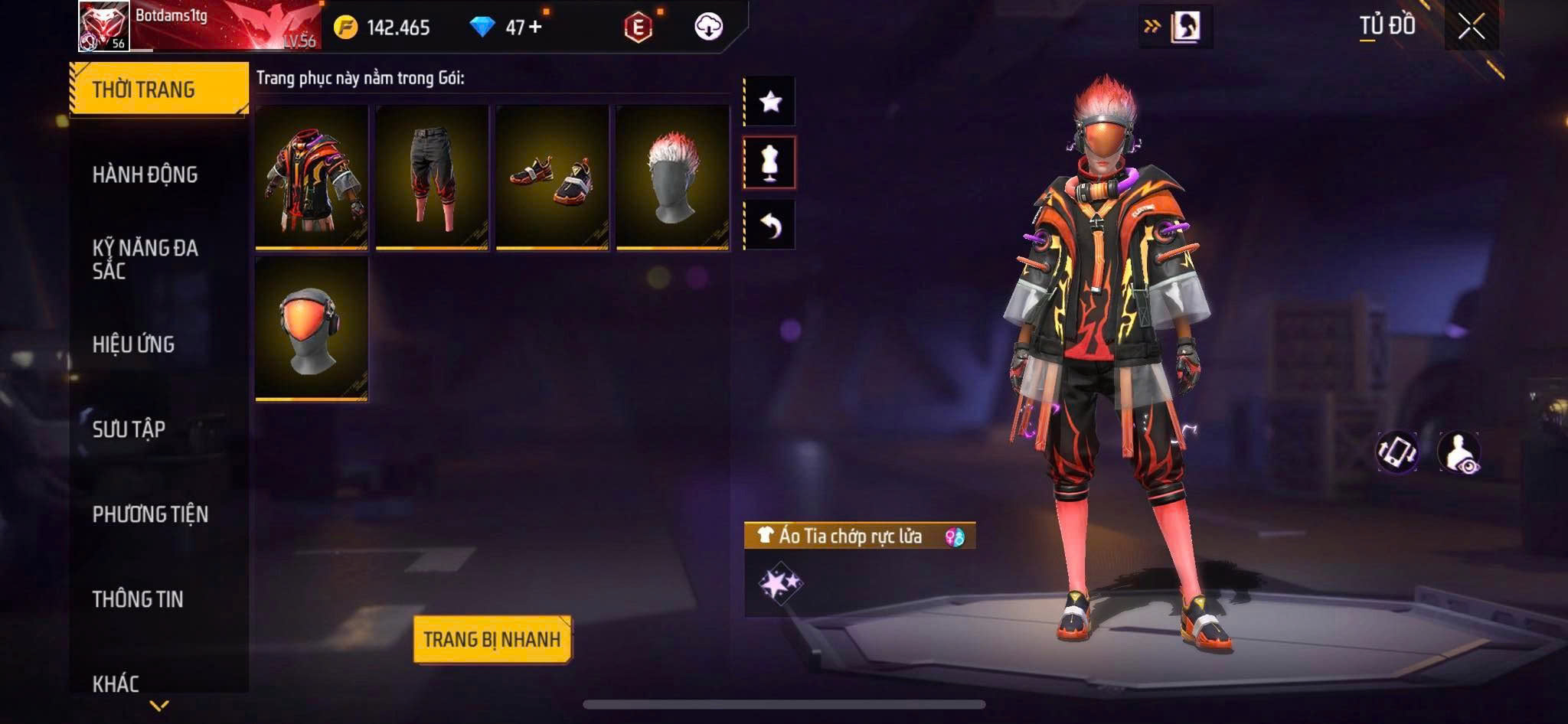Select the Hiệu Ứng category

click(134, 344)
